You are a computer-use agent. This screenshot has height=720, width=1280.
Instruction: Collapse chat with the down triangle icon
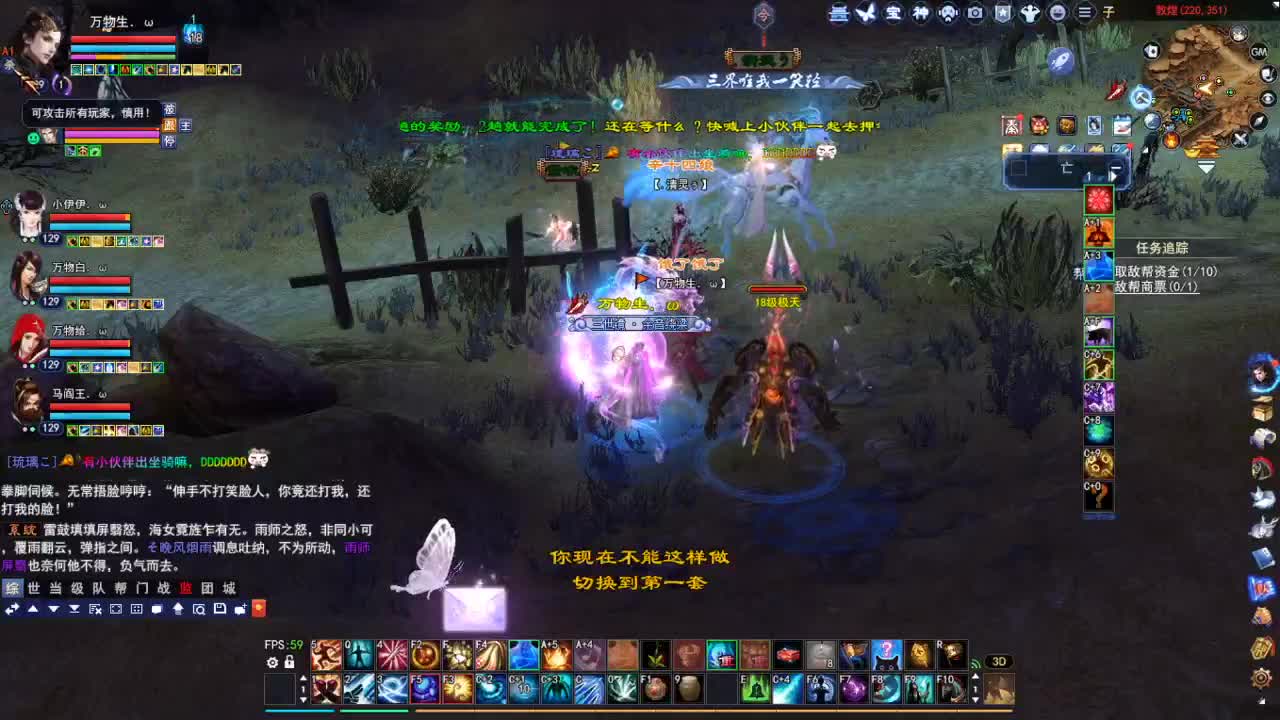52,609
